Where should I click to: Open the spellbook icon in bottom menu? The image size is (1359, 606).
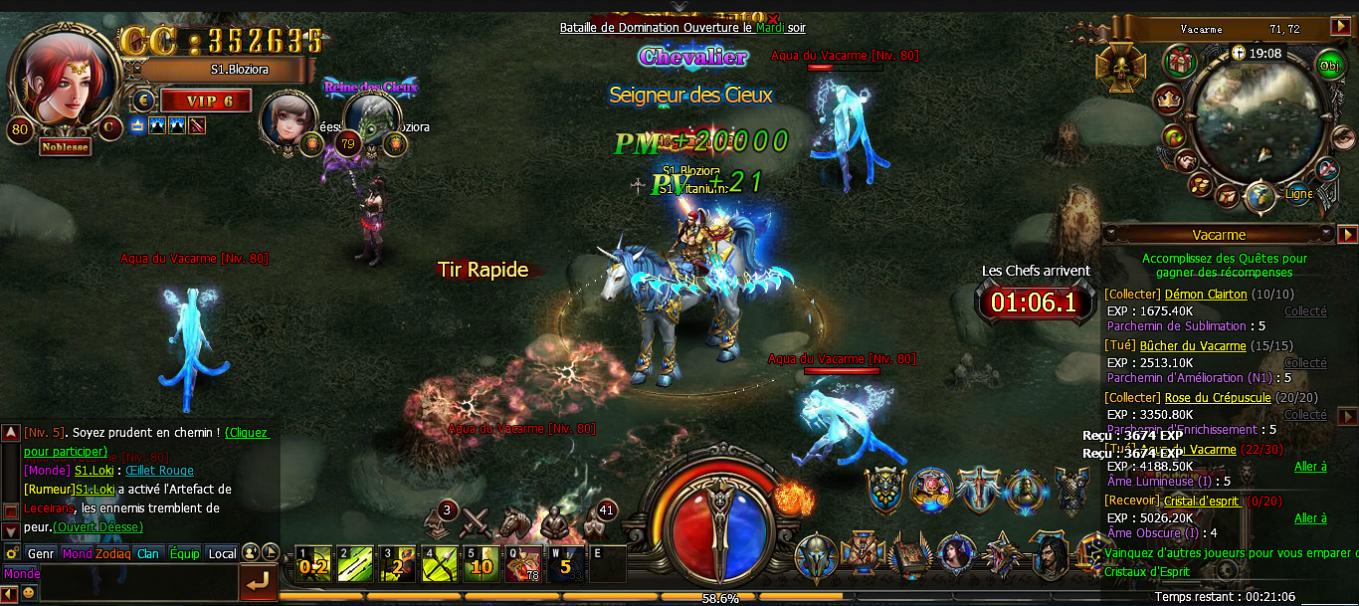pyautogui.click(x=911, y=555)
